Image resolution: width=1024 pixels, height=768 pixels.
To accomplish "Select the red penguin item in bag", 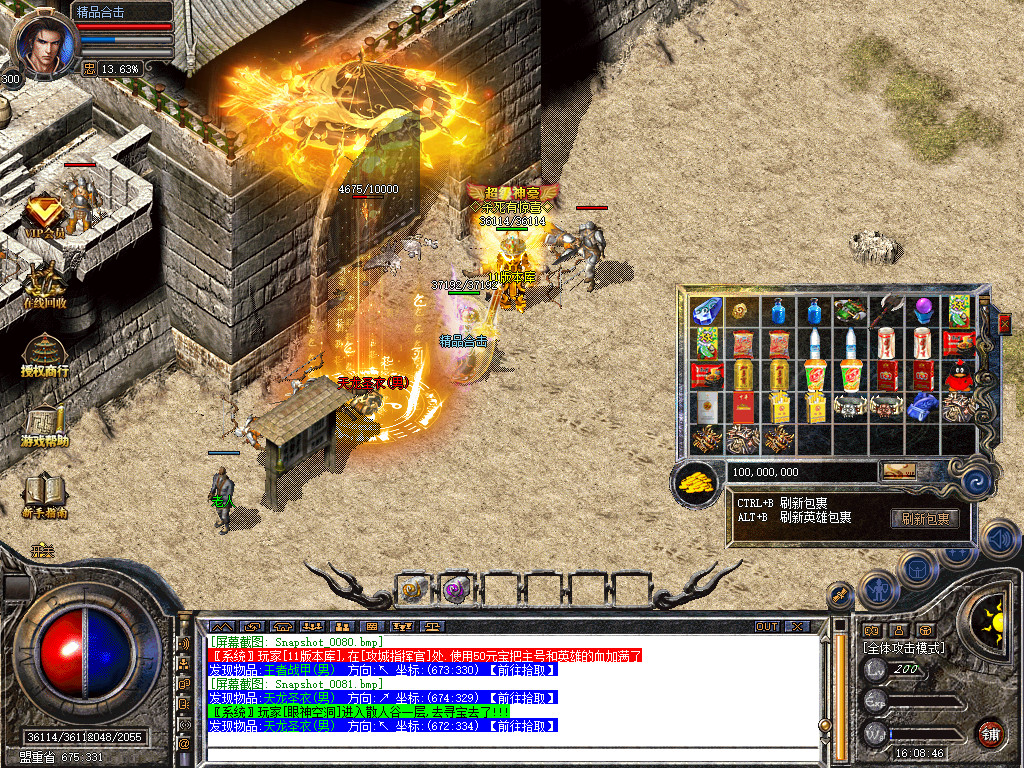I will click(958, 375).
